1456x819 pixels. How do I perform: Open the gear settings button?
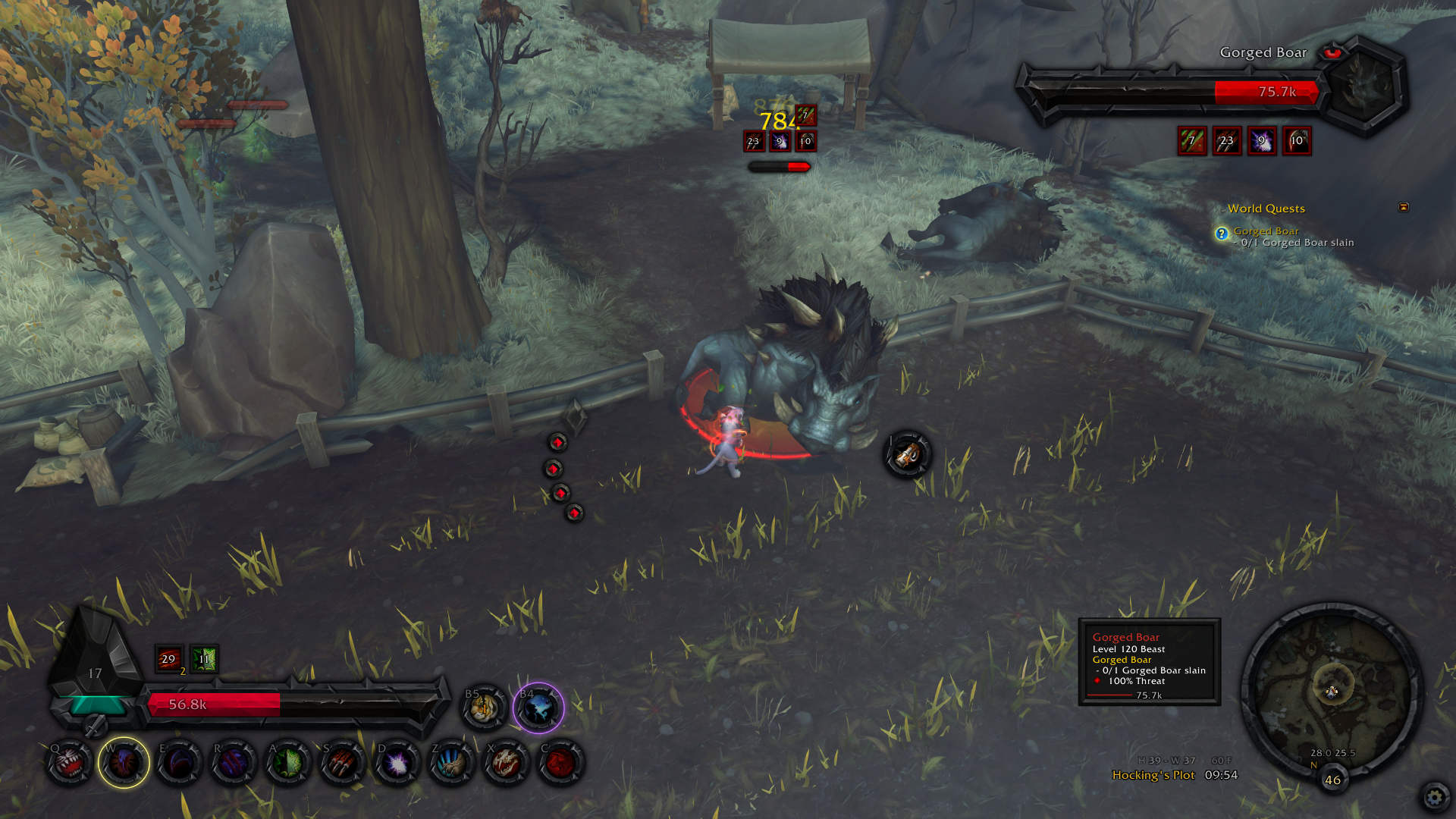point(1434,797)
